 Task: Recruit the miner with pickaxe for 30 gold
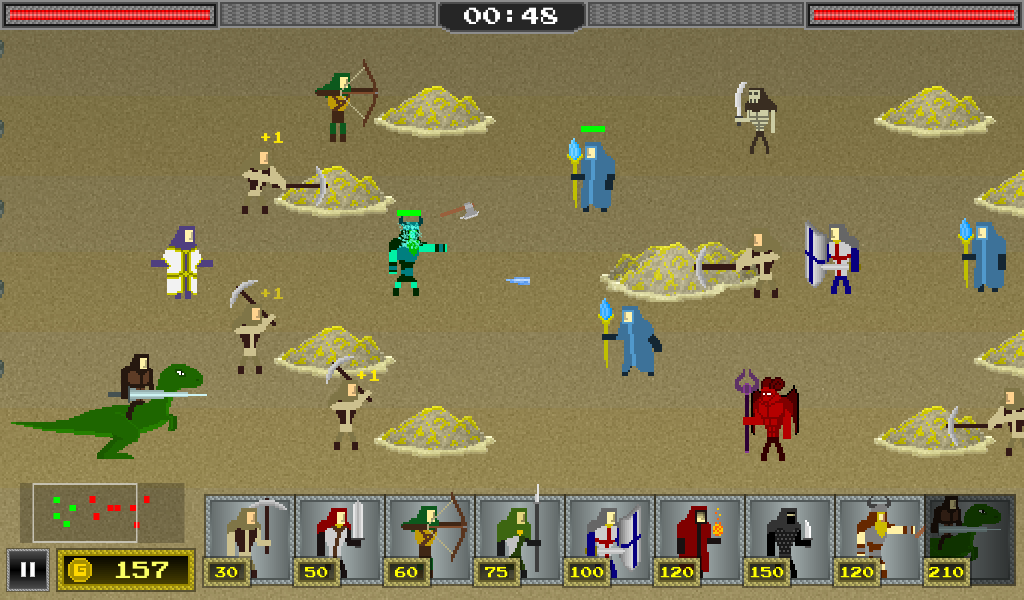(249, 538)
